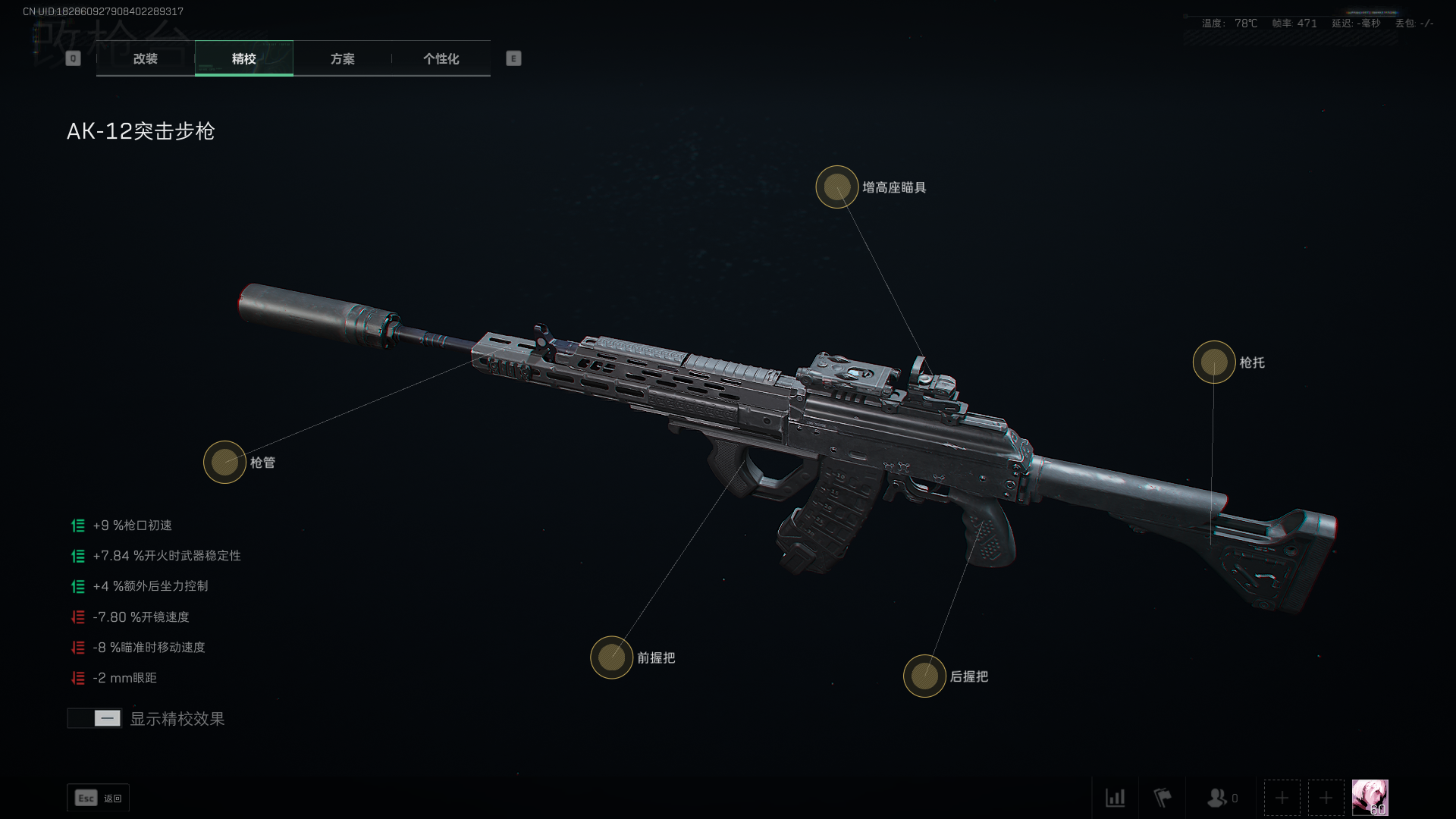This screenshot has height=819, width=1456.
Task: Toggle the 显示精校效果 switch
Action: click(95, 718)
